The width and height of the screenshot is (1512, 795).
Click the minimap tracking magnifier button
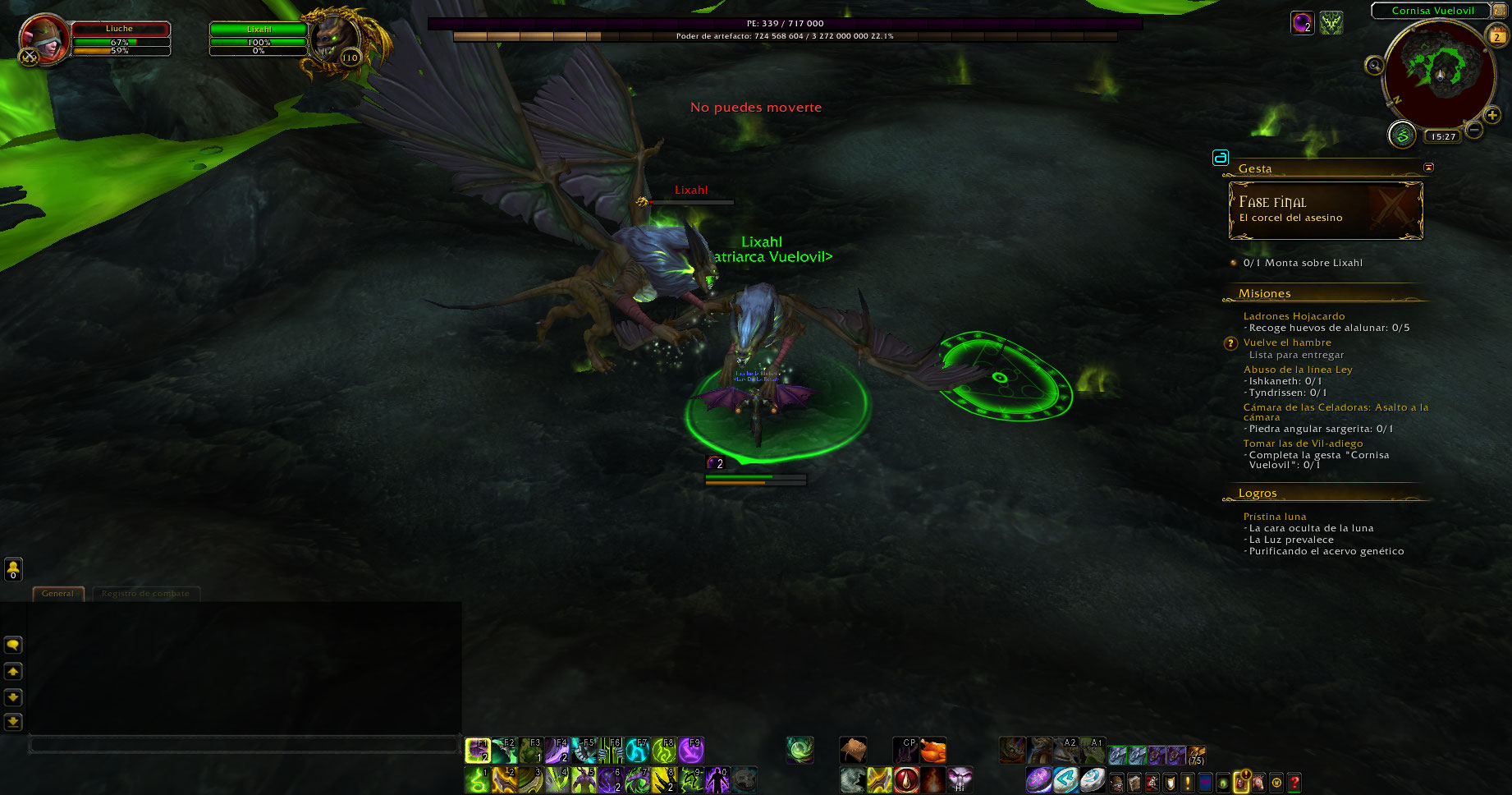1374,66
